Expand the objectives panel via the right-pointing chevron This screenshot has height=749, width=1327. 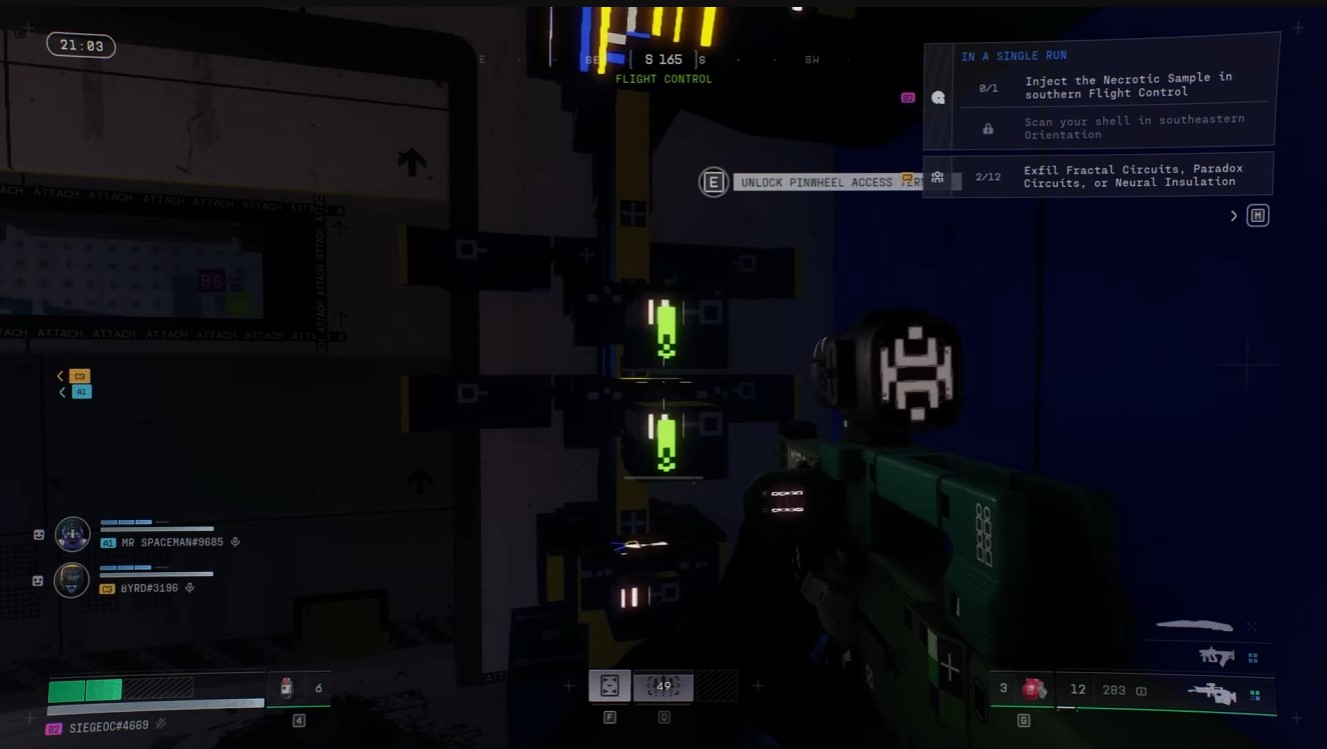pyautogui.click(x=1233, y=215)
